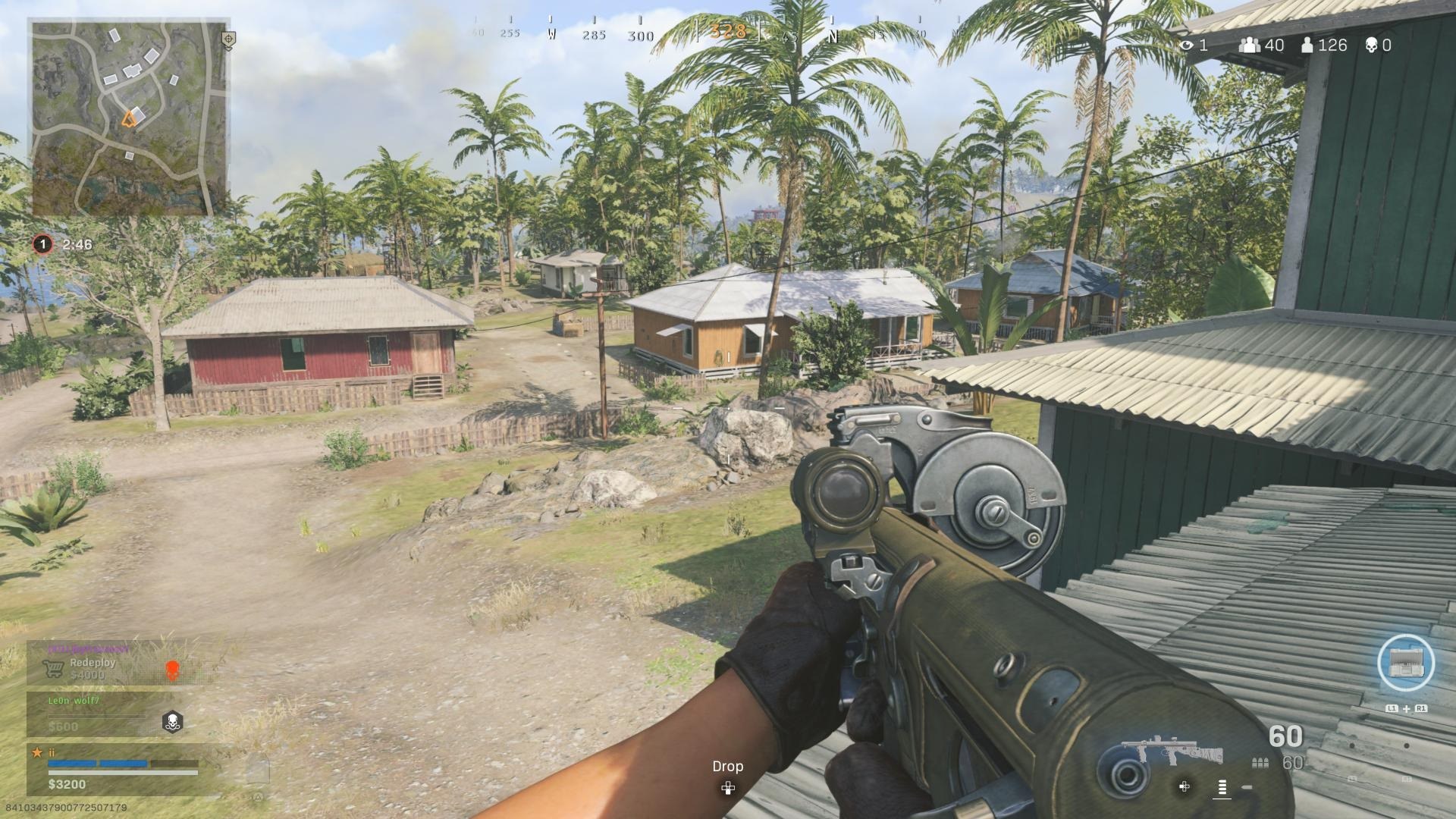Click the objective pin beside the minimap
1456x819 pixels.
pyautogui.click(x=228, y=39)
